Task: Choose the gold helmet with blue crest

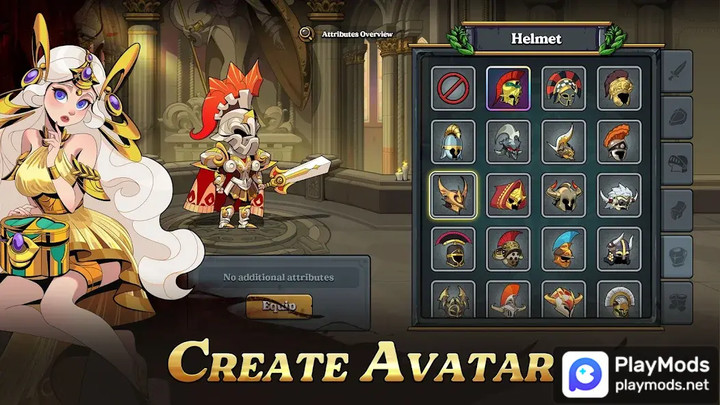Action: point(564,249)
